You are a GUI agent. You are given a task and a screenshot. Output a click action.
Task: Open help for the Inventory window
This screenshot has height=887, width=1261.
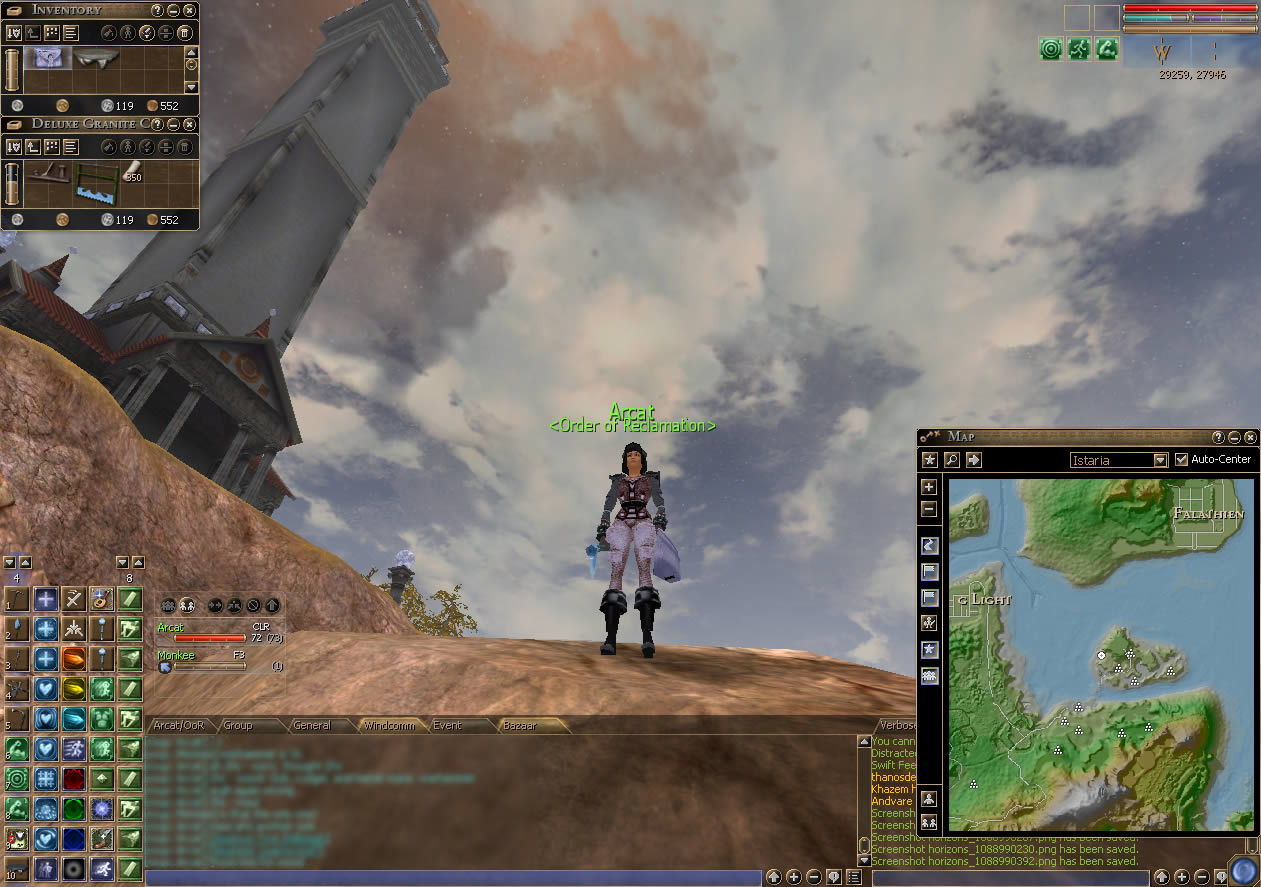(157, 10)
